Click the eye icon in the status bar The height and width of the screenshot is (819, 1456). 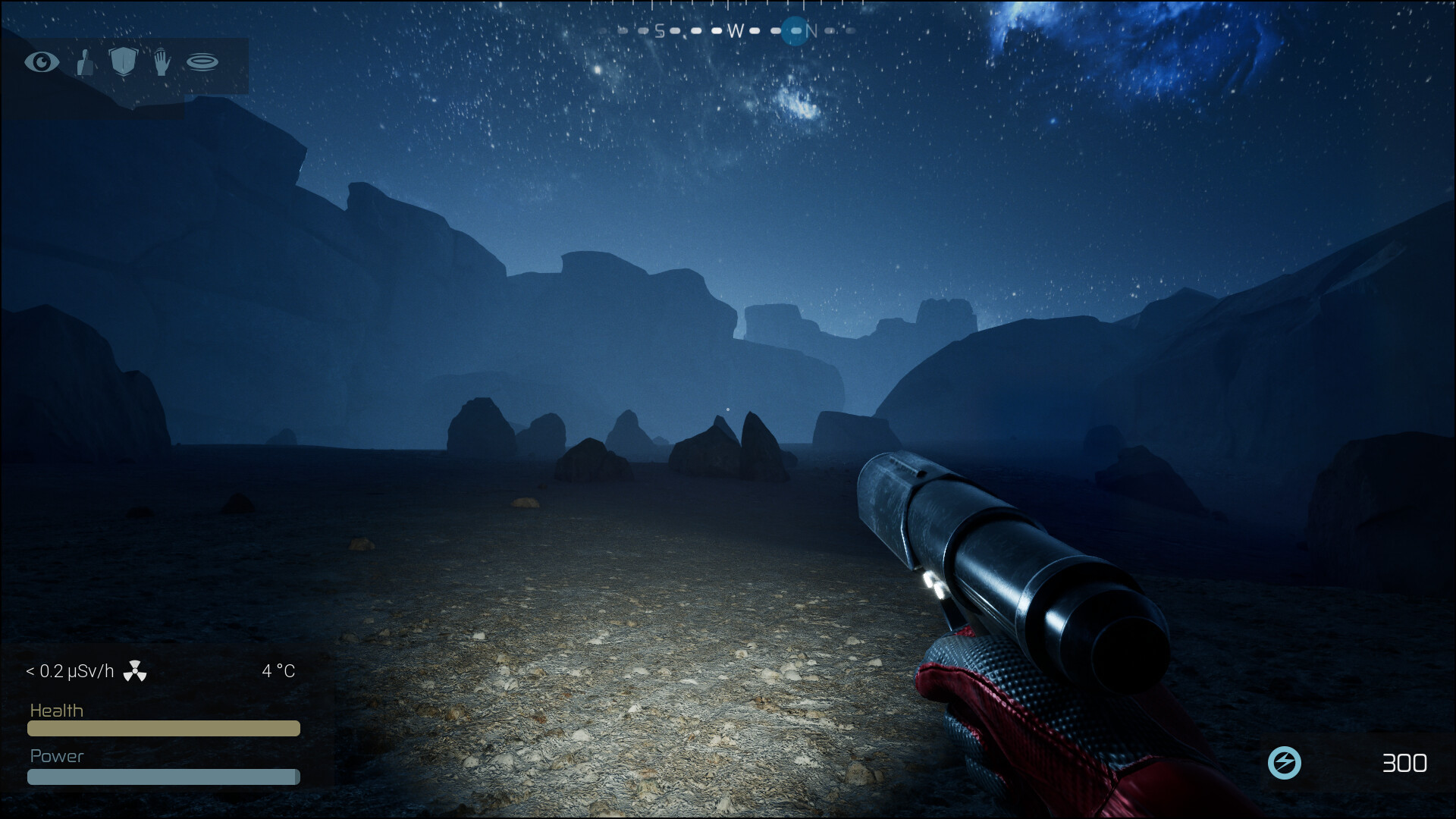point(42,62)
